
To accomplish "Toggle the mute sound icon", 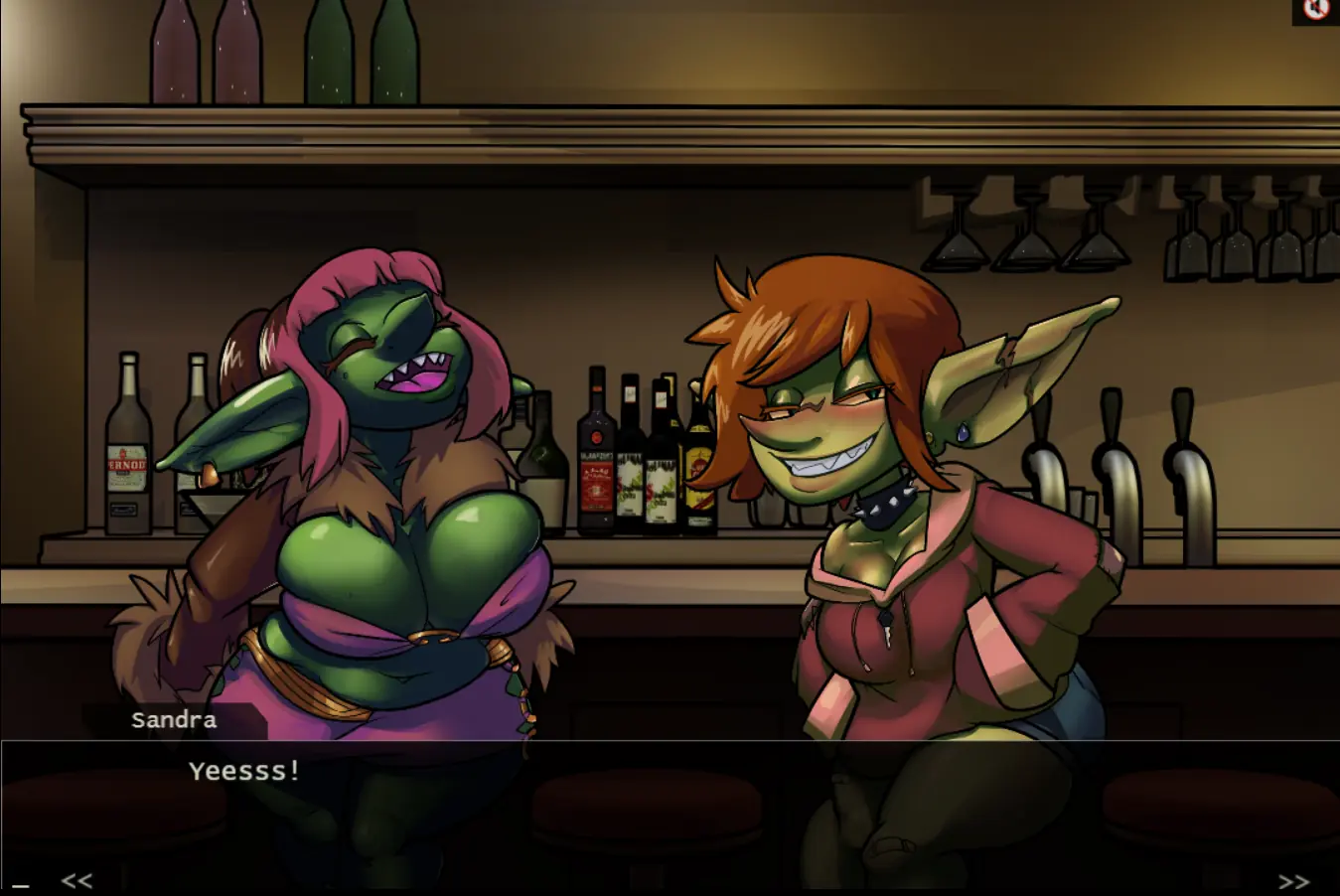I will pos(1316,10).
